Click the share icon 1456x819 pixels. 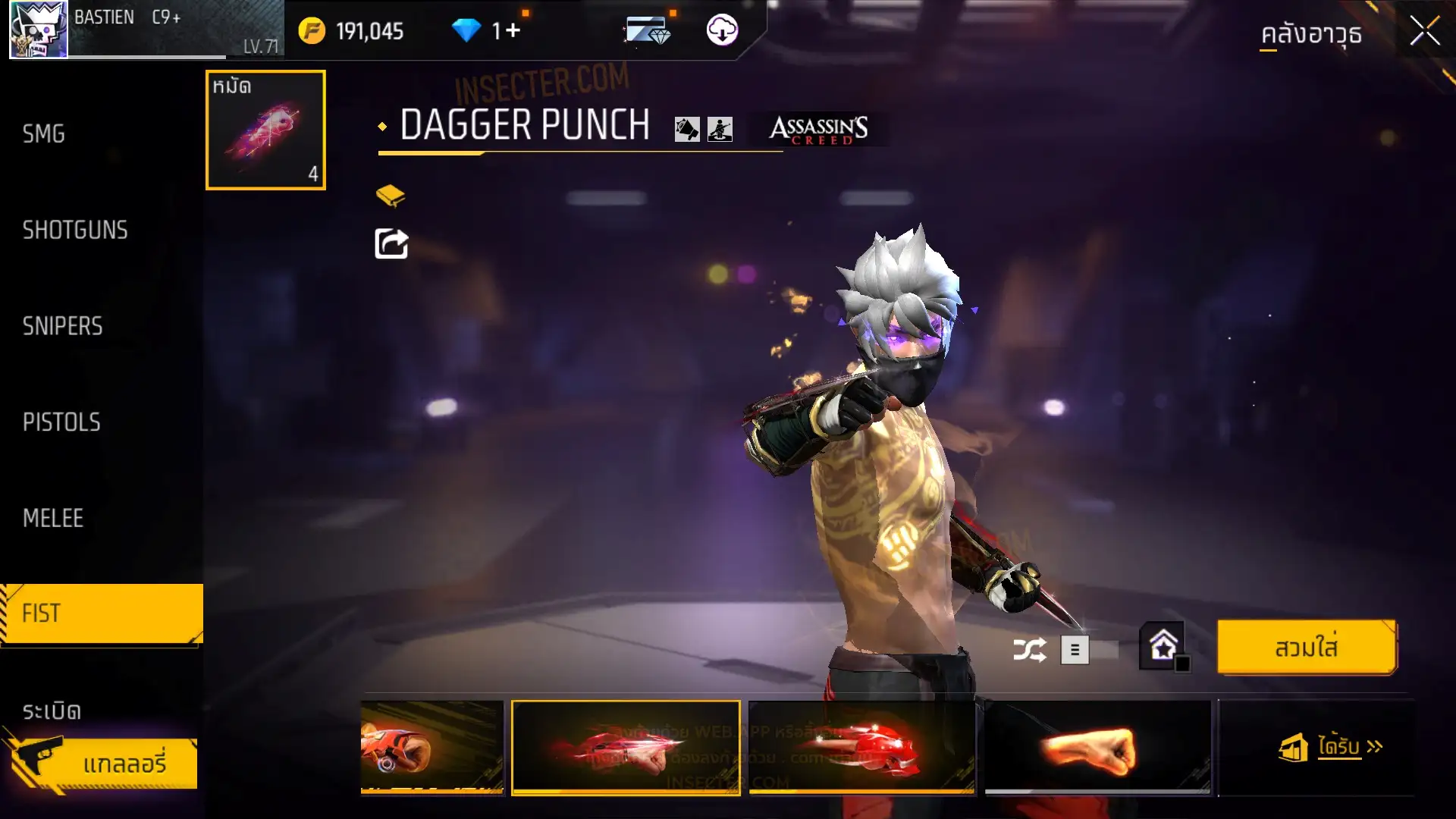pos(391,244)
